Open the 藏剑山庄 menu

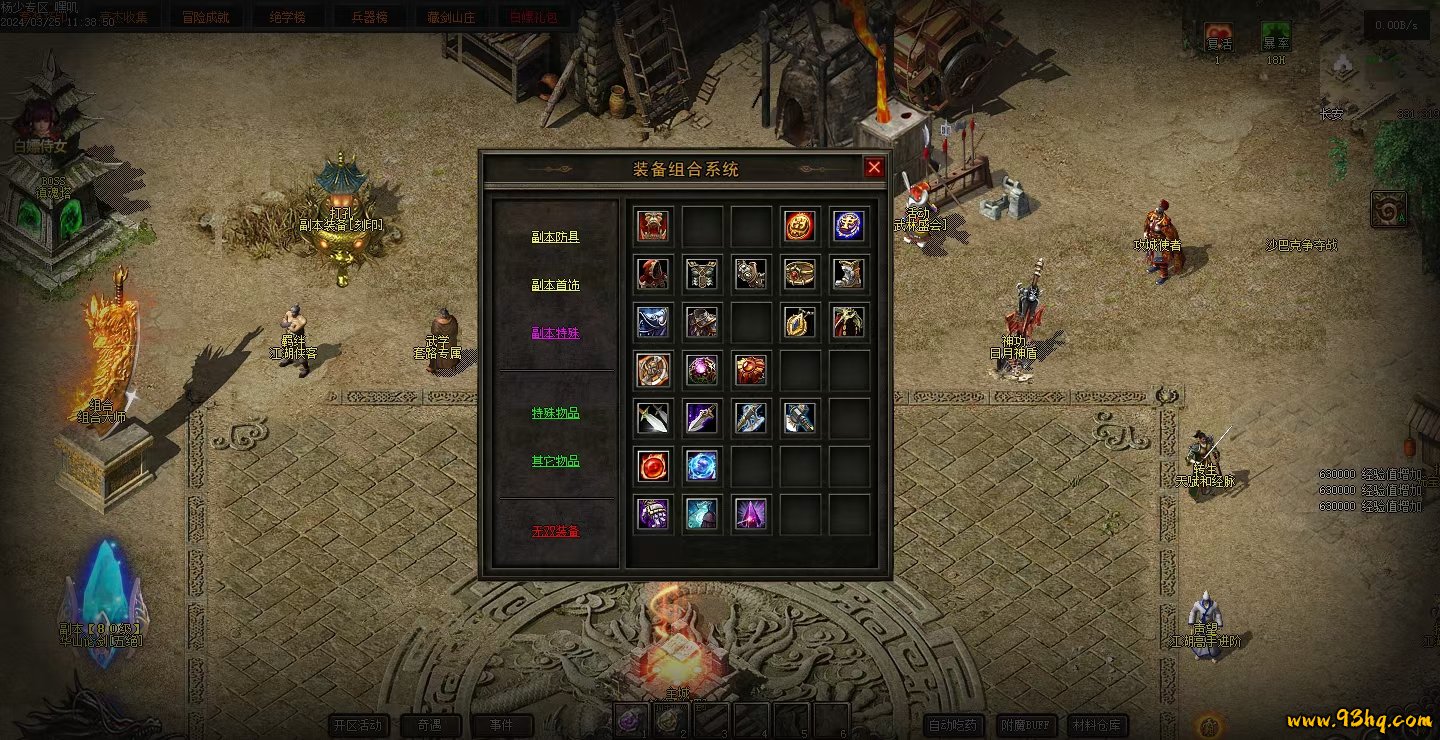(451, 17)
